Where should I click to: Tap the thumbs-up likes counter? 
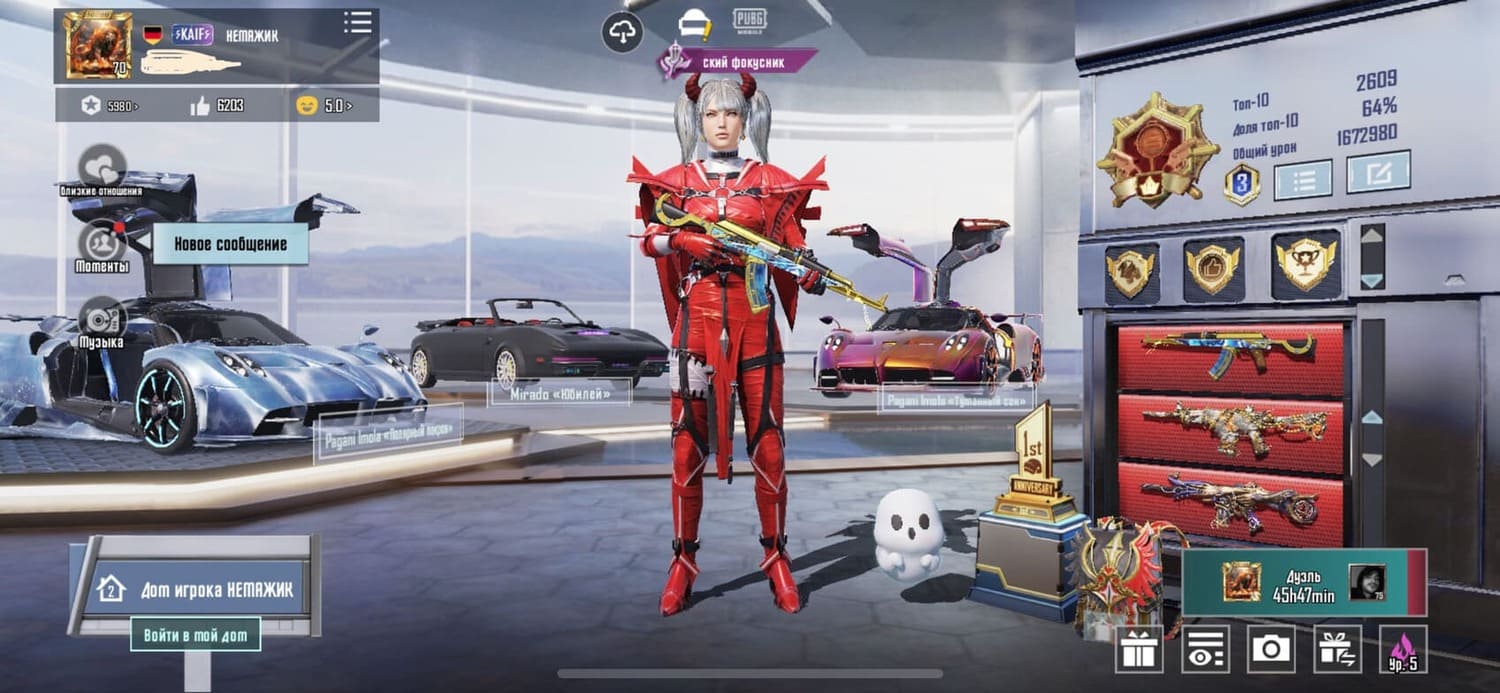pos(217,104)
